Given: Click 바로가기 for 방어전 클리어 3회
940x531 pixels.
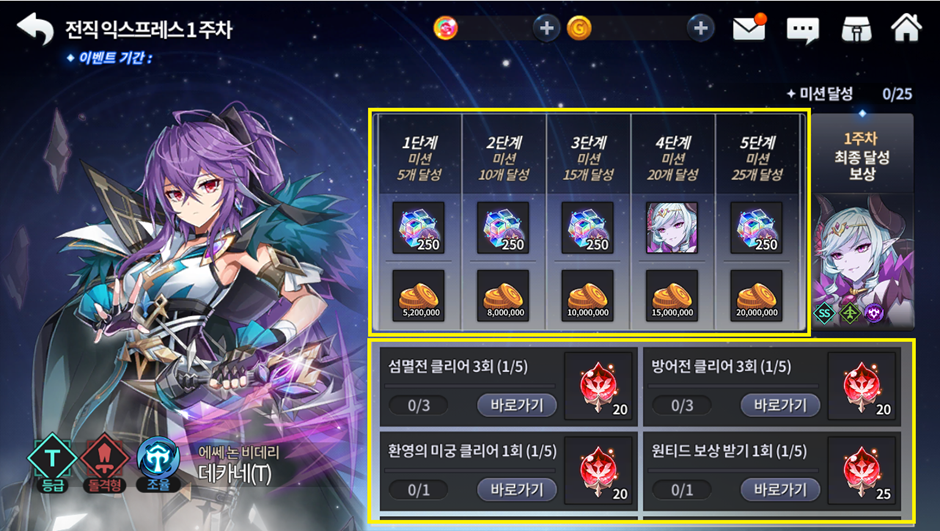Looking at the screenshot, I should [x=779, y=405].
